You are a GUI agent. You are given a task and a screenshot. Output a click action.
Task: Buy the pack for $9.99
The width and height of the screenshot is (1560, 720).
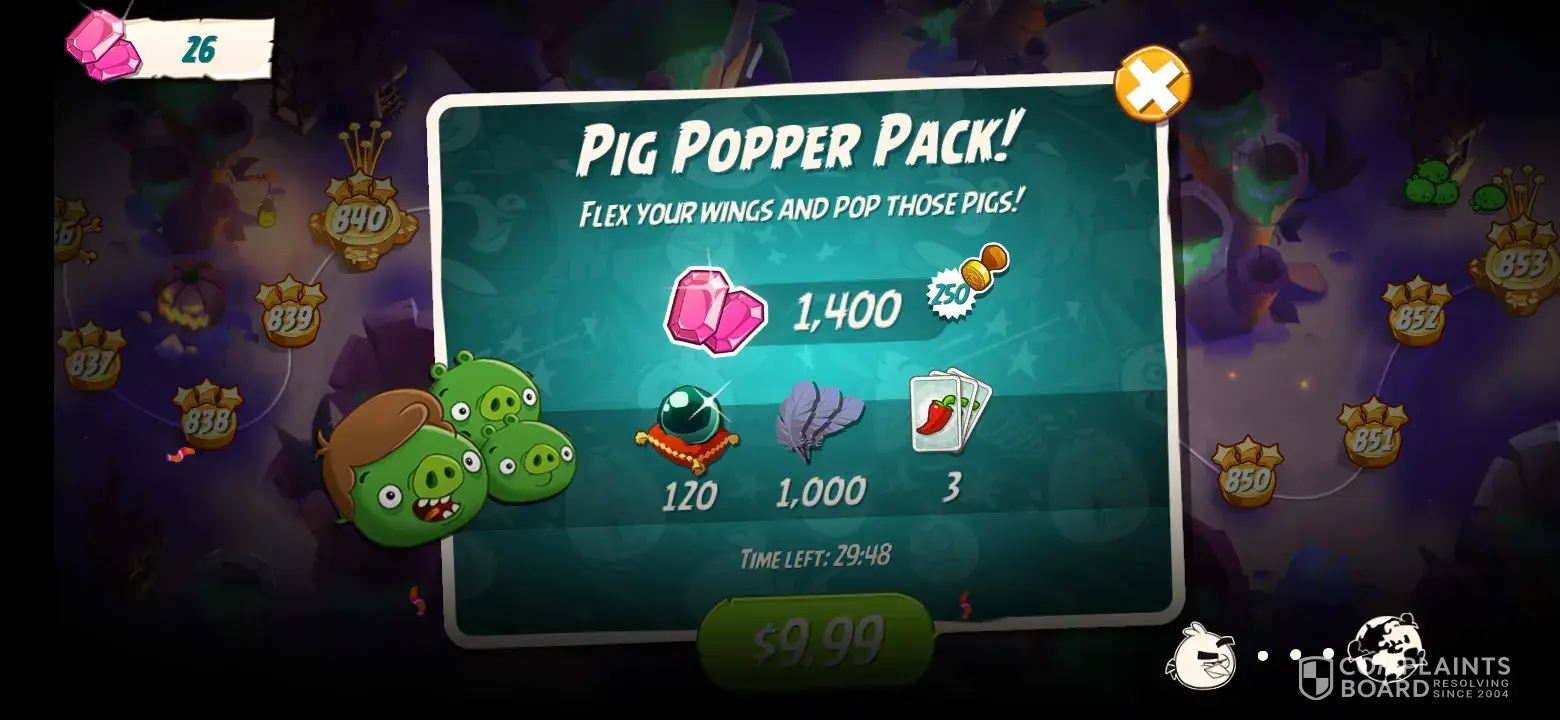tap(816, 640)
